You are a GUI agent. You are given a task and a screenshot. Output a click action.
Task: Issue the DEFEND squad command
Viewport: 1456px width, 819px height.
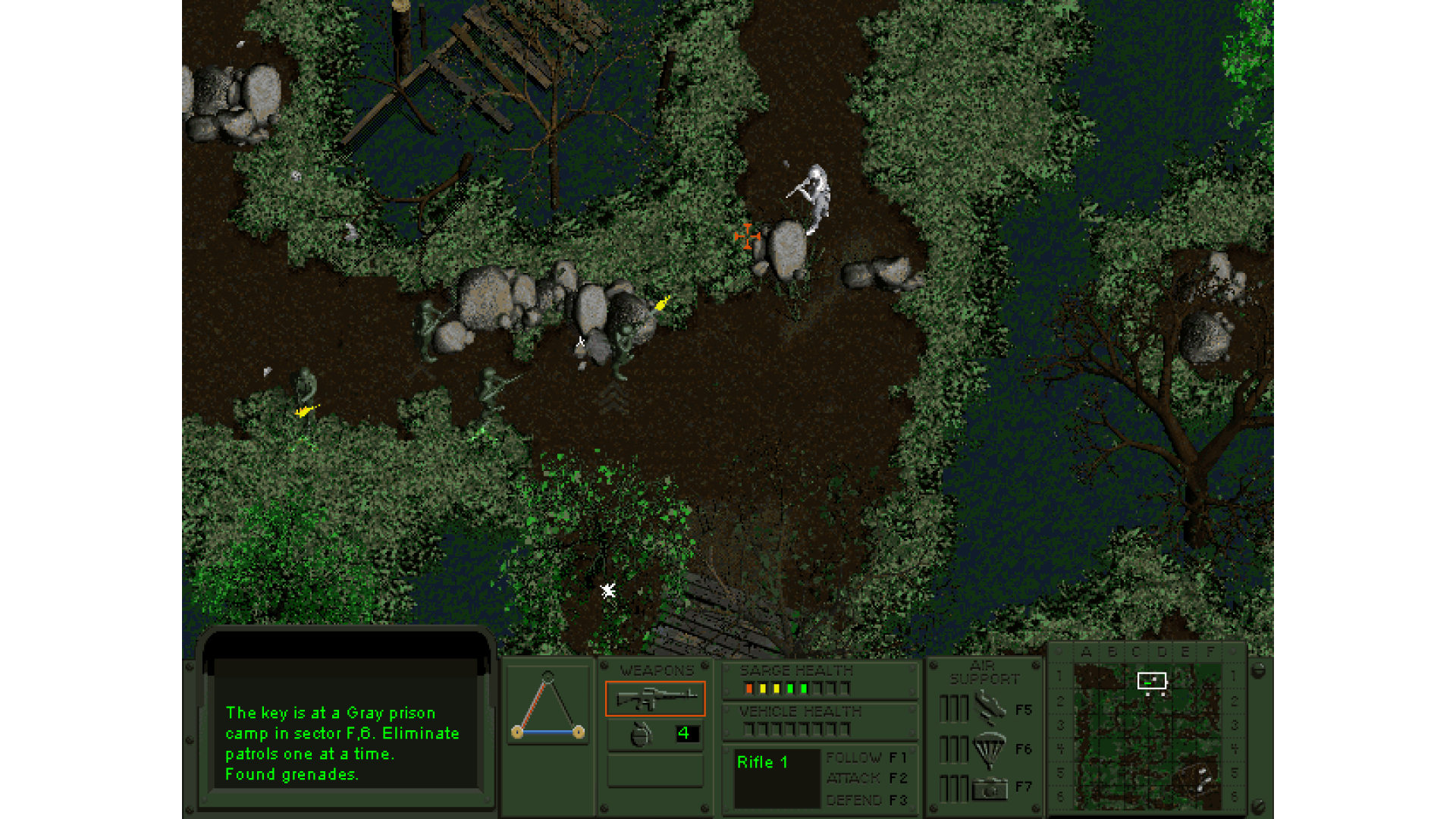[x=865, y=800]
